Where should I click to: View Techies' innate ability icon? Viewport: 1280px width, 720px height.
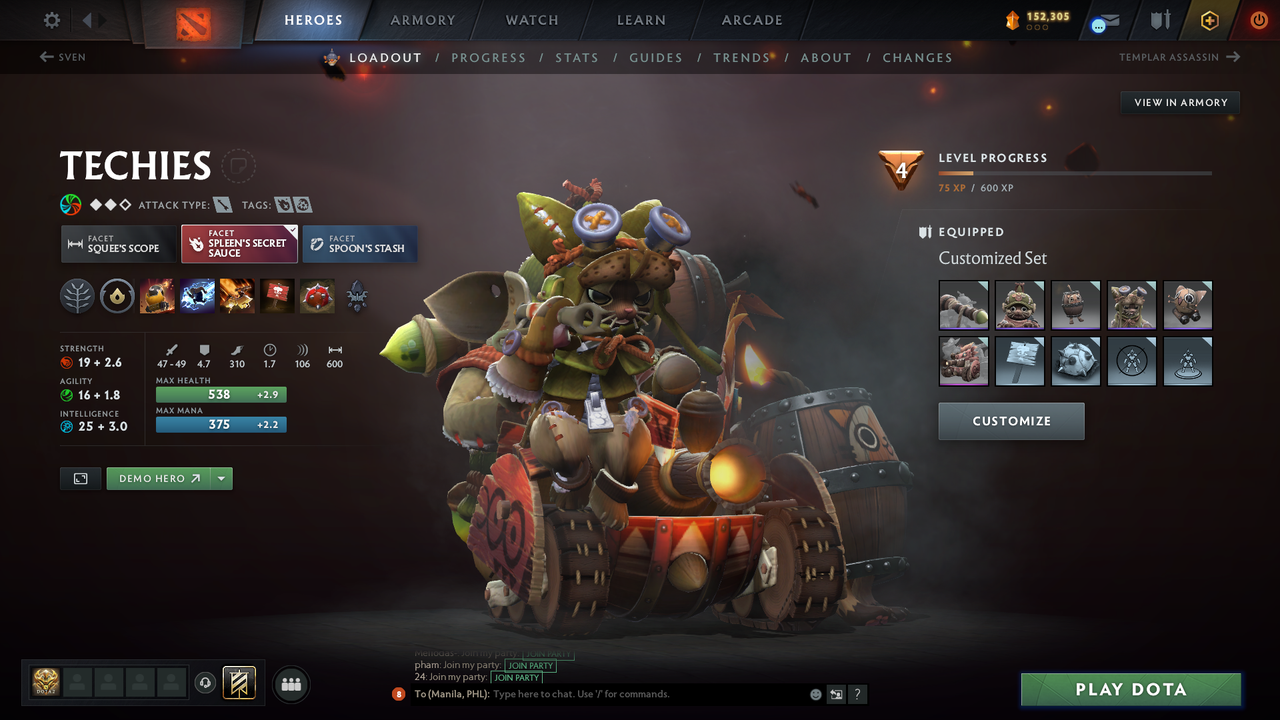pyautogui.click(x=117, y=296)
